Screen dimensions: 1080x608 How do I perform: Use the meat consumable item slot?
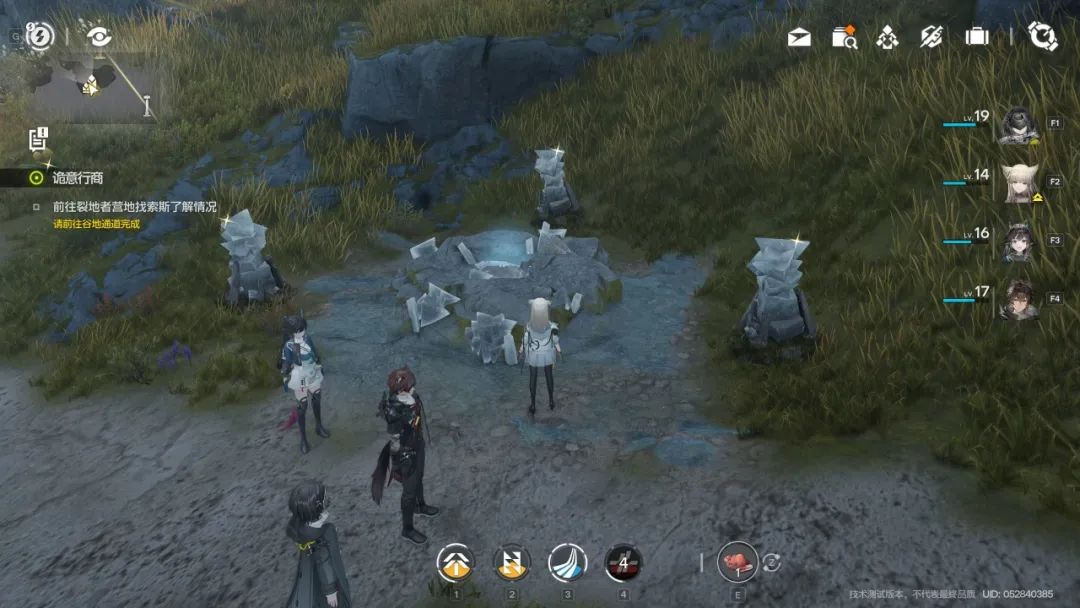[738, 562]
